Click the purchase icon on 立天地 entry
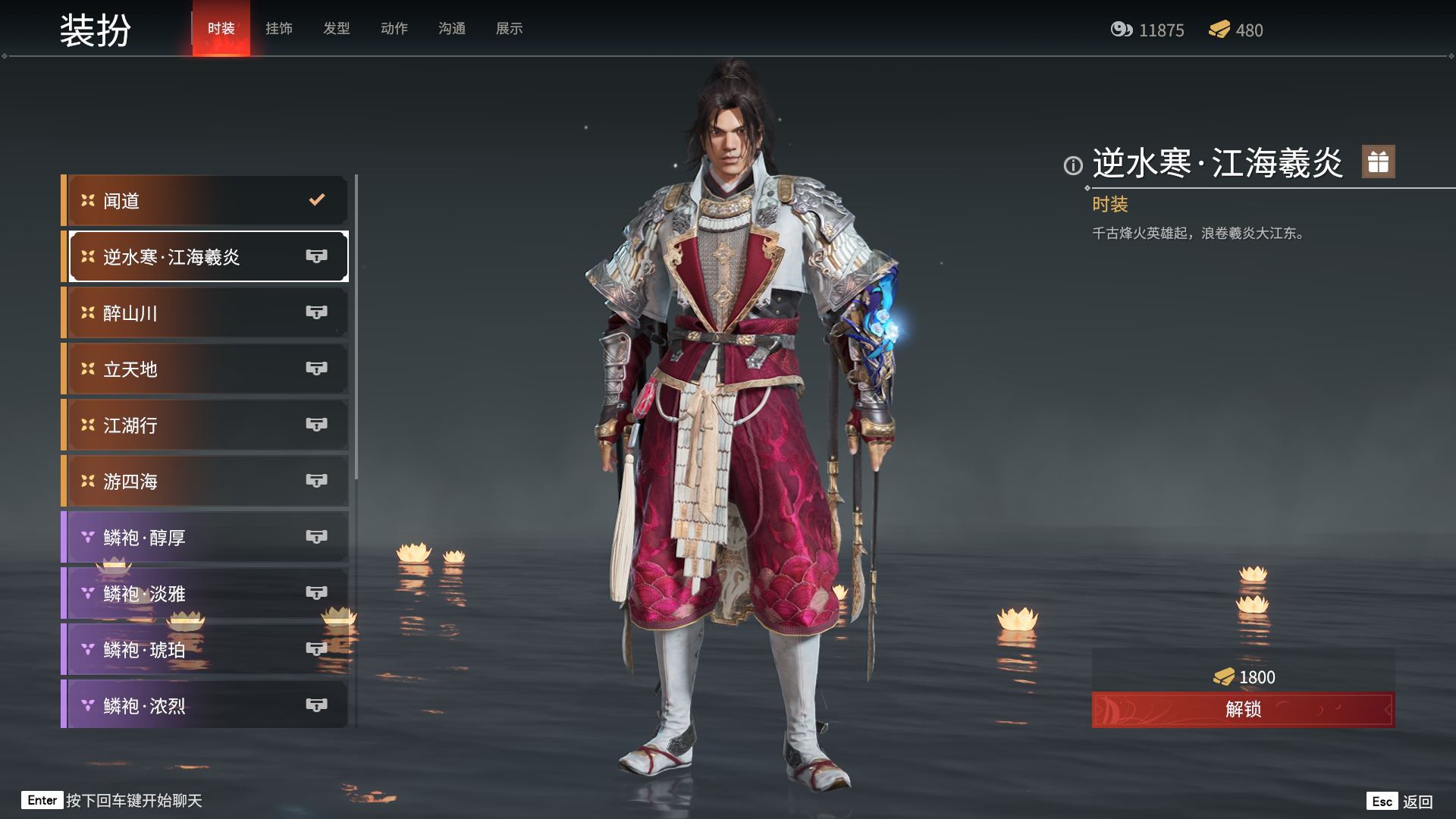 [318, 369]
